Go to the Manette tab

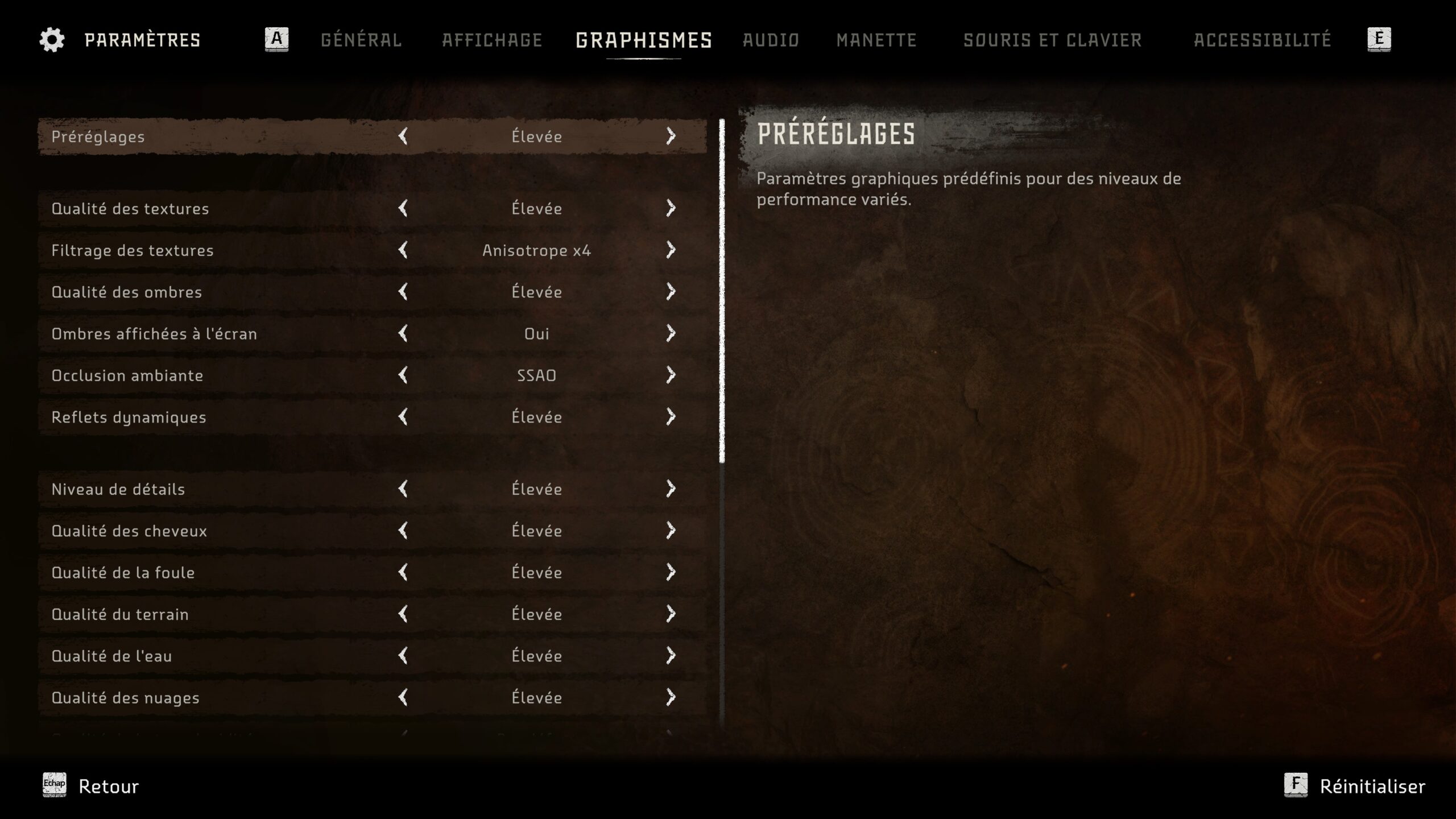coord(876,40)
